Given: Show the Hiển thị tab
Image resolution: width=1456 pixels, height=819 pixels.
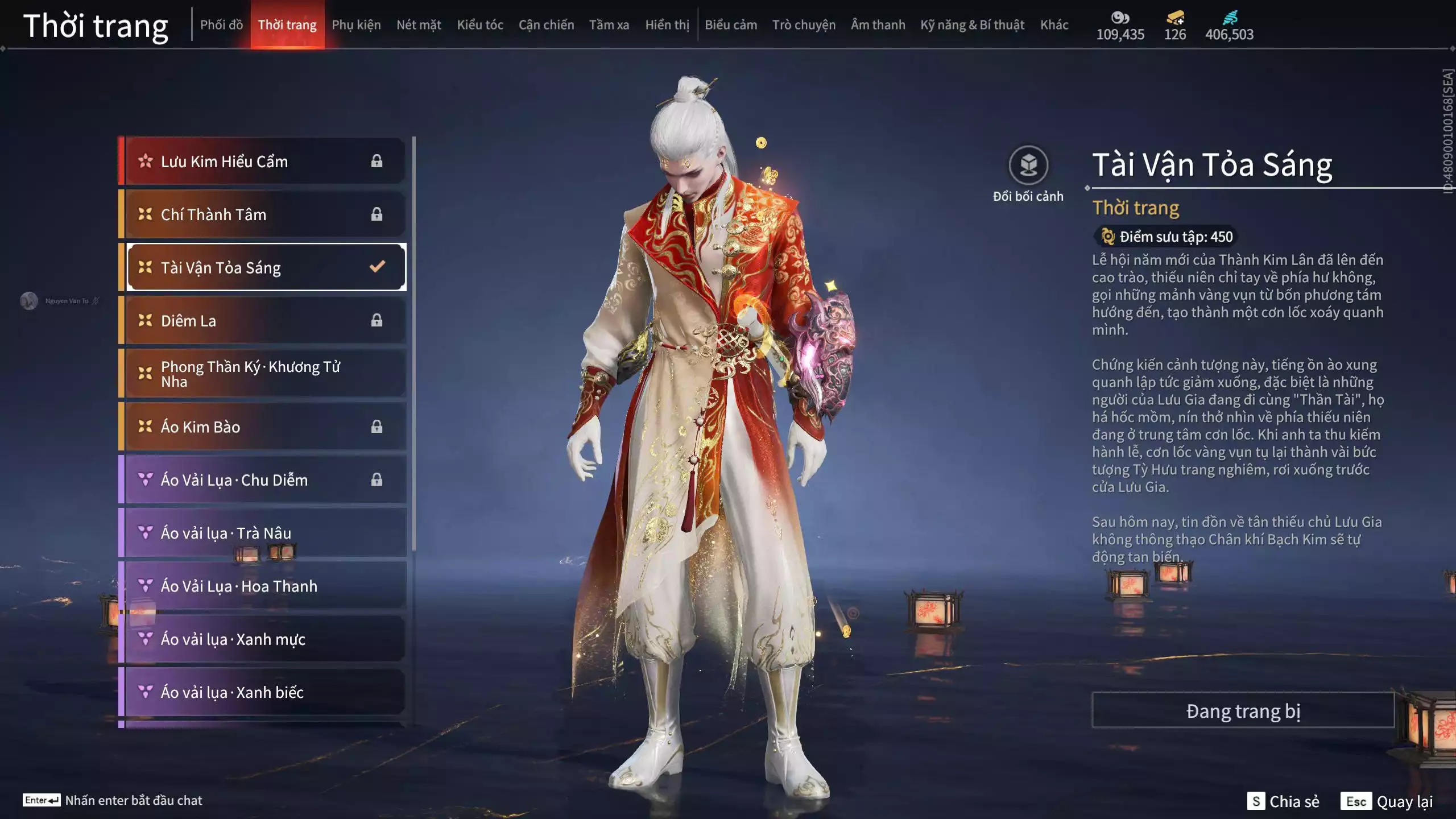Looking at the screenshot, I should [667, 25].
